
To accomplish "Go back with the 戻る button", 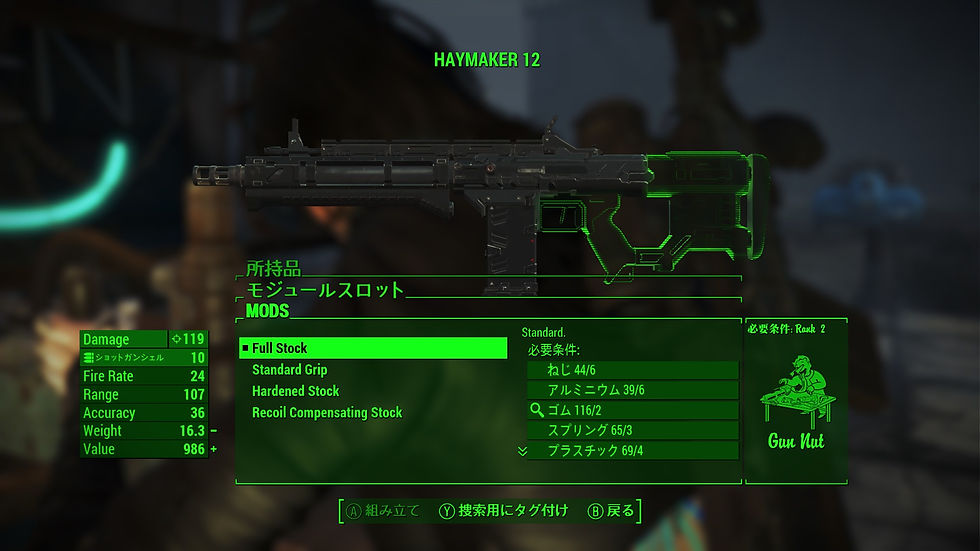I will click(611, 511).
